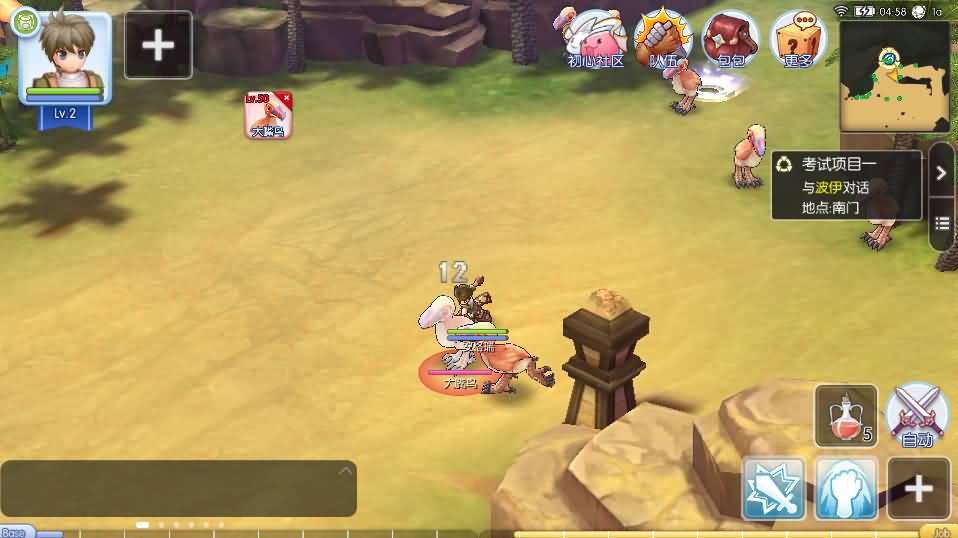Select the 大嘴鸟 target icon
The image size is (958, 538).
point(268,115)
